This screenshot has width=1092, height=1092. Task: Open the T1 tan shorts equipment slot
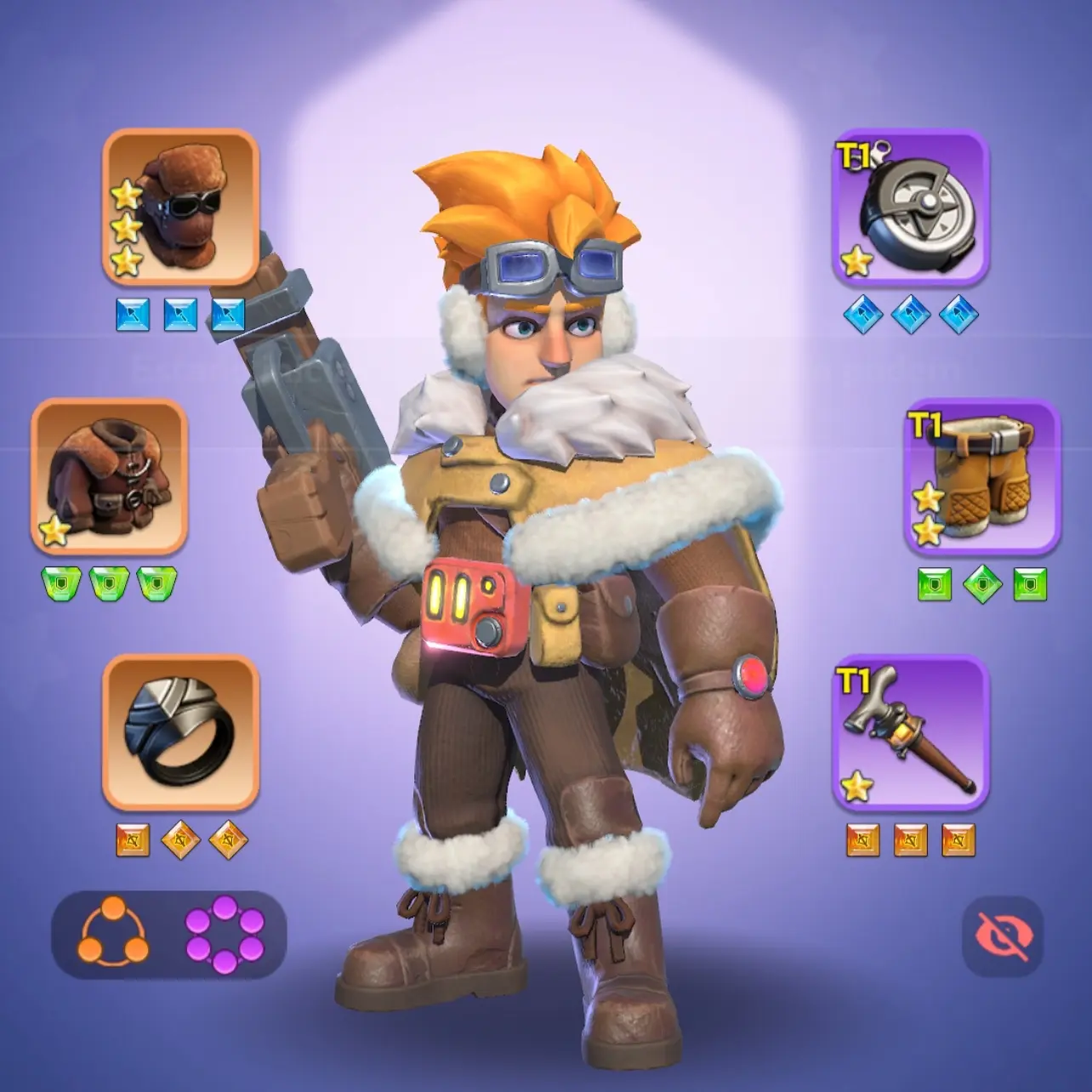coord(981,476)
